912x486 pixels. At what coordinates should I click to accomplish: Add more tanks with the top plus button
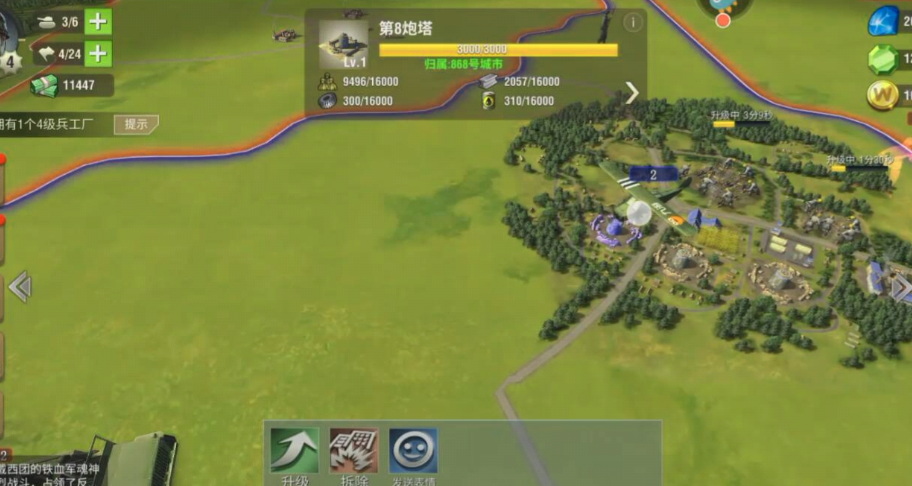[98, 21]
